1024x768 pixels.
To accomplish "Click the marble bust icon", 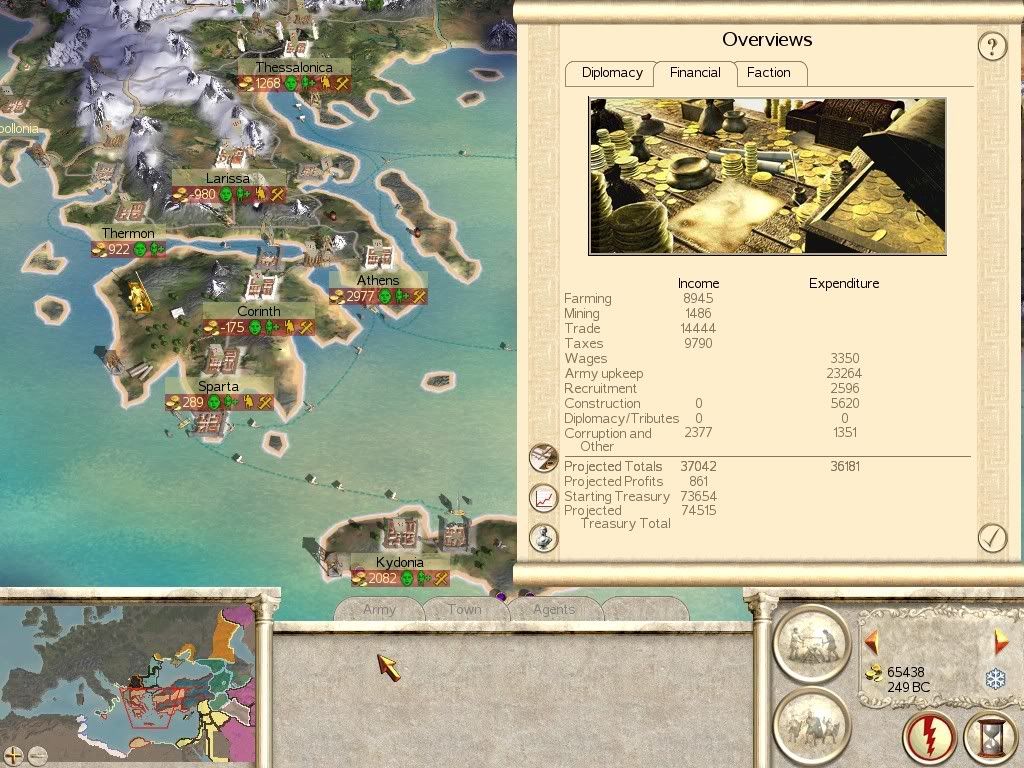I will [543, 537].
